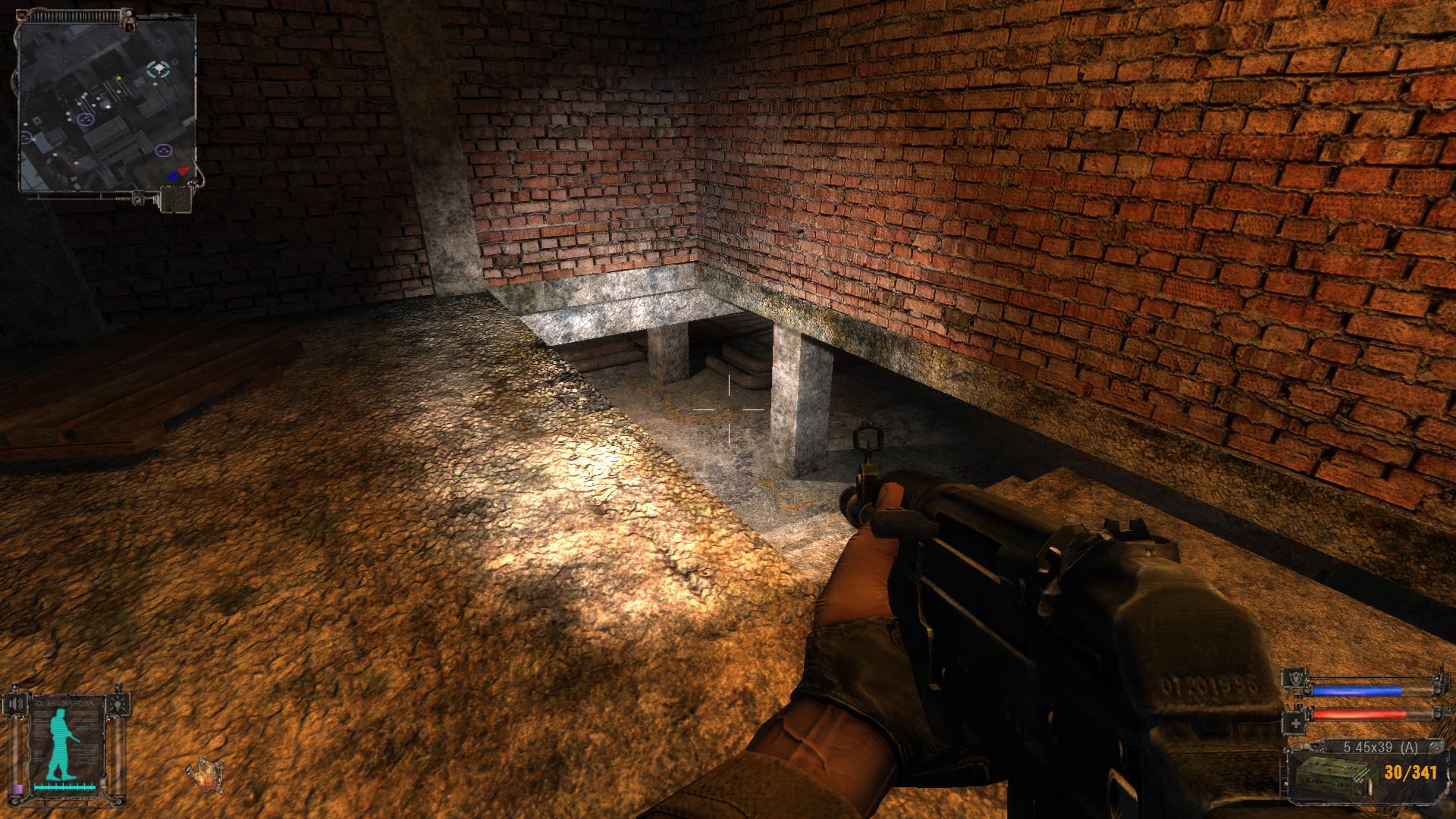
Task: Toggle the sound indicator on the bottom-left HUD
Action: click(x=15, y=703)
